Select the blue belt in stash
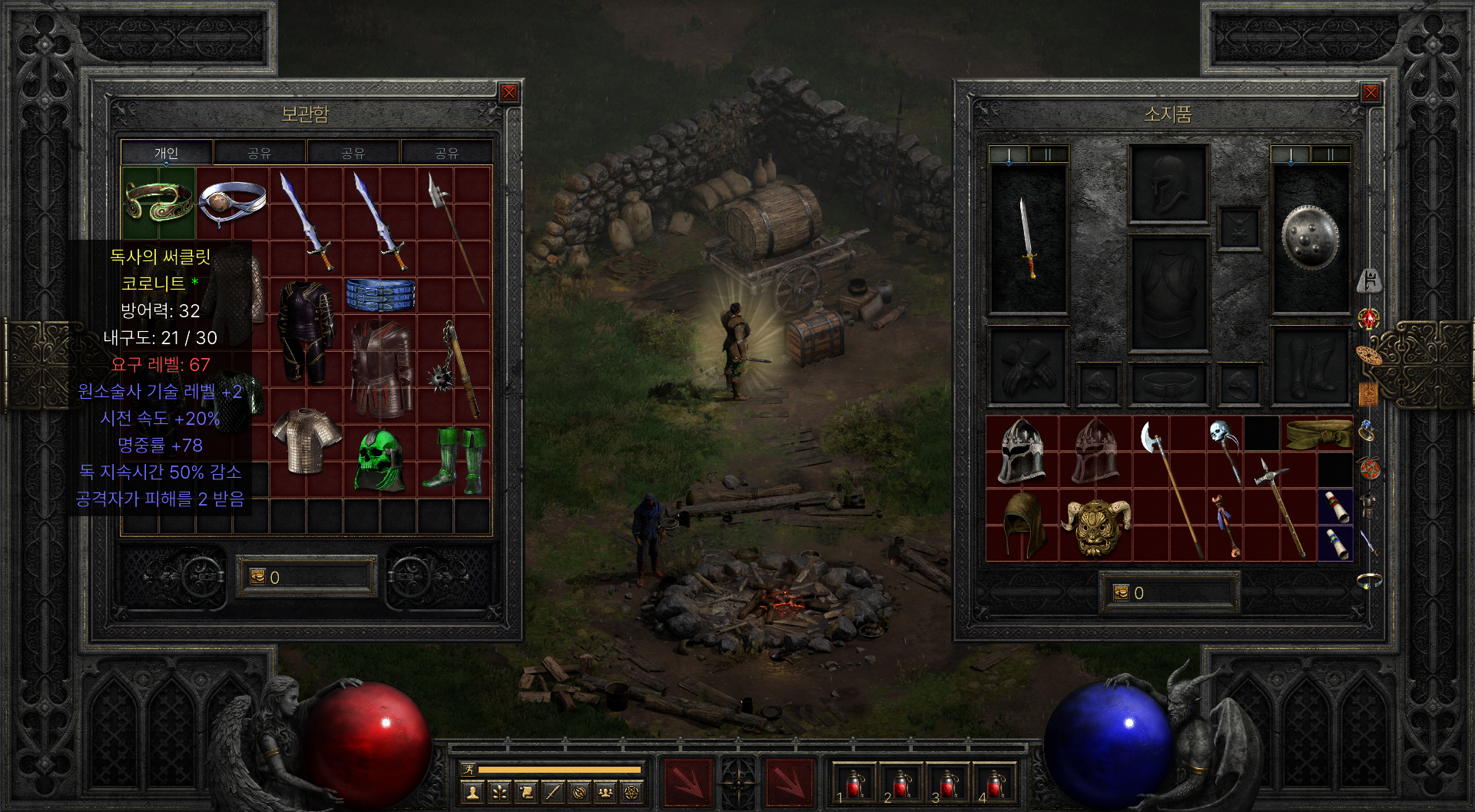This screenshot has width=1475, height=812. click(380, 295)
